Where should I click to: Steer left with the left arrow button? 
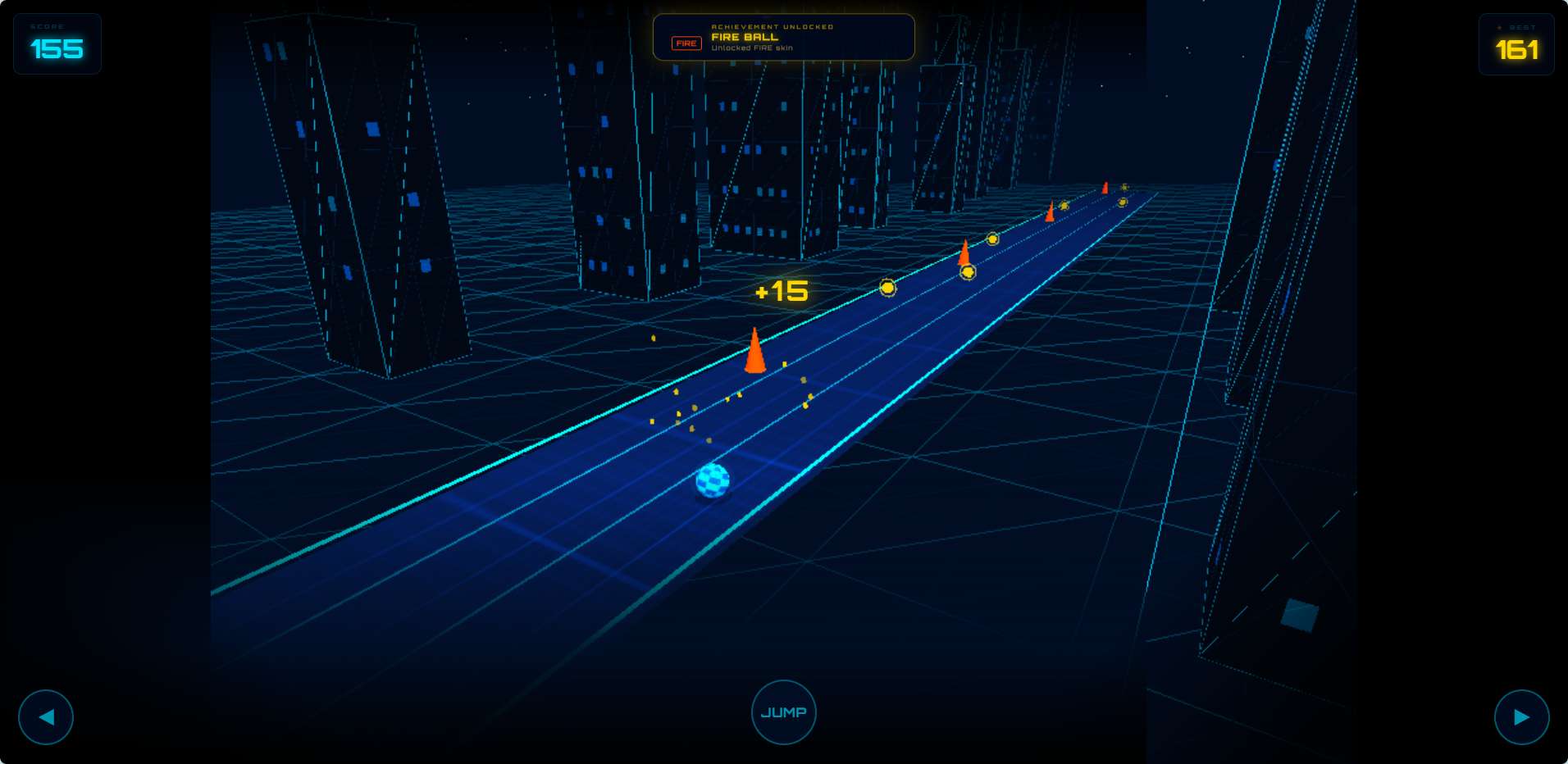tap(46, 717)
